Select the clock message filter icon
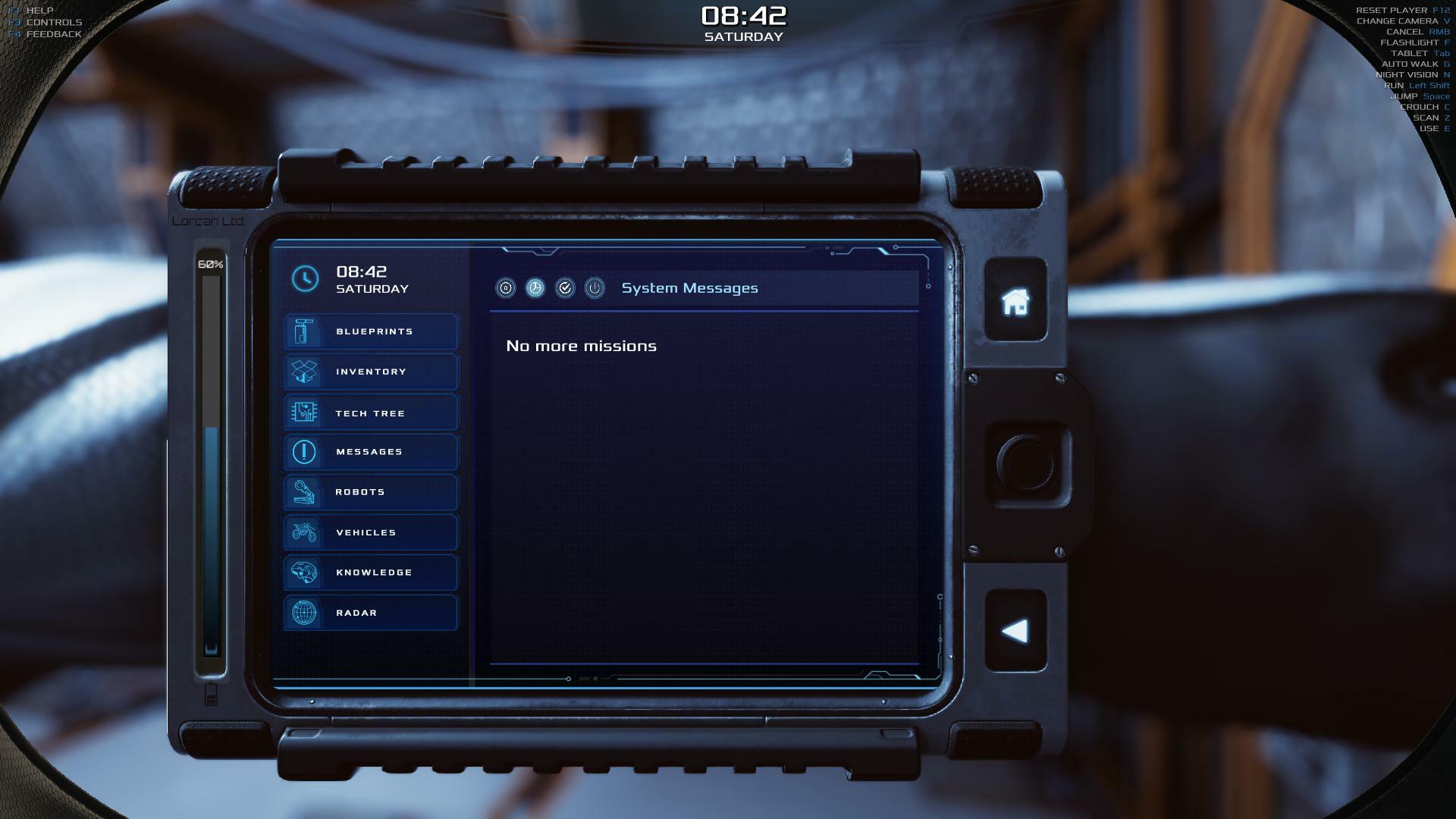This screenshot has width=1456, height=819. tap(535, 288)
